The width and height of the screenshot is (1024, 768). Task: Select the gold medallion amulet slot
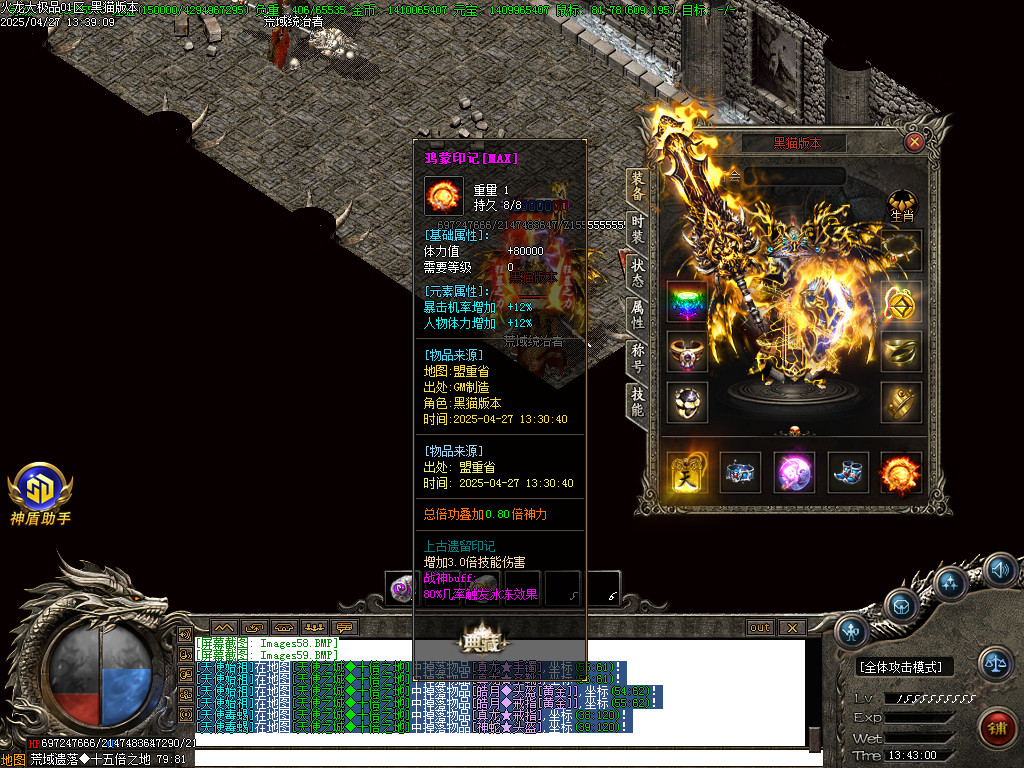click(x=901, y=301)
